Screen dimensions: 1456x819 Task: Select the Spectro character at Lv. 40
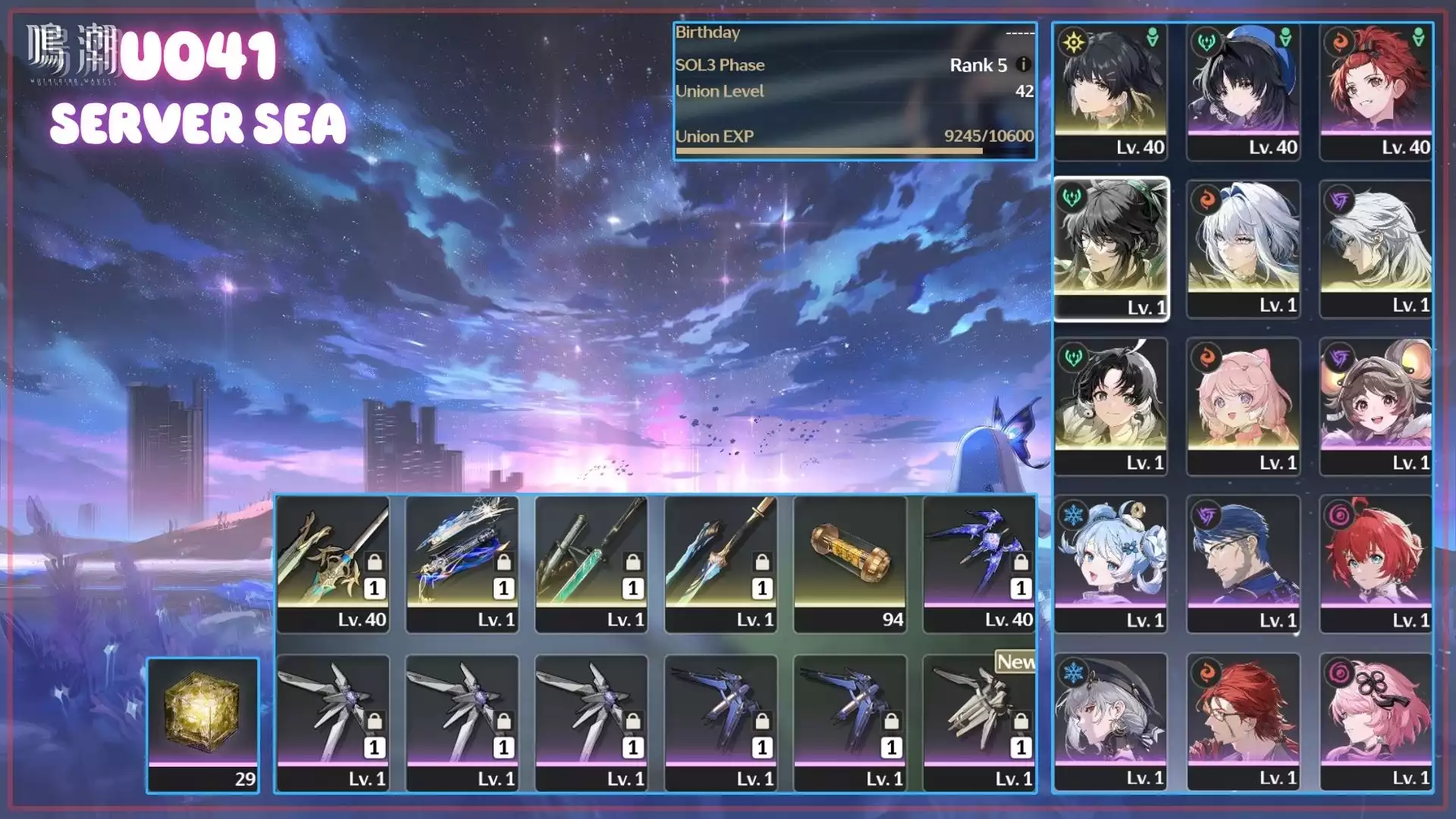click(1111, 91)
